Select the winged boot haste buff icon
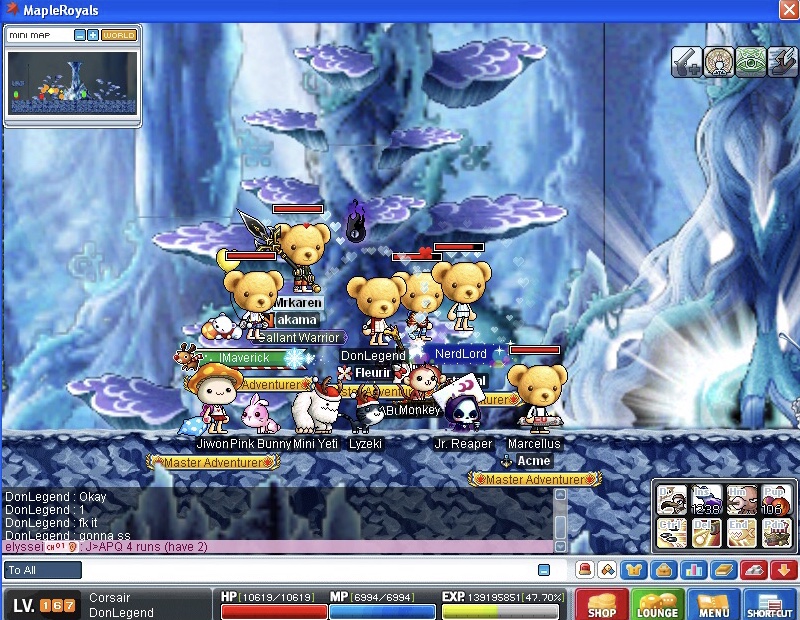The height and width of the screenshot is (620, 800). (x=782, y=61)
